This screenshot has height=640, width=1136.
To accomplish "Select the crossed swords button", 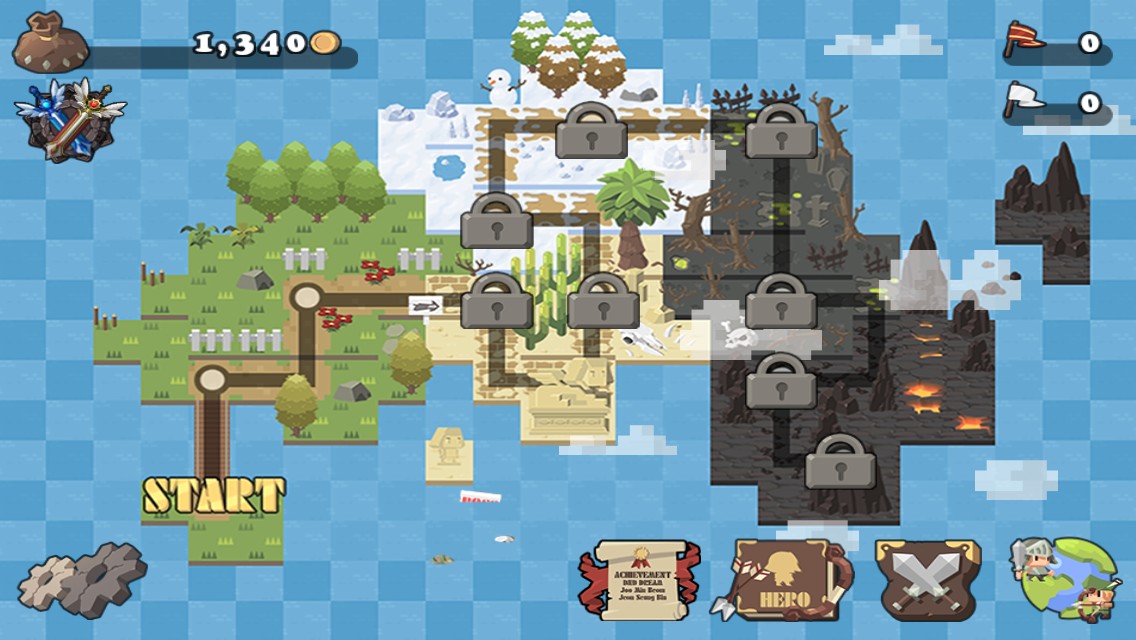I will point(927,579).
